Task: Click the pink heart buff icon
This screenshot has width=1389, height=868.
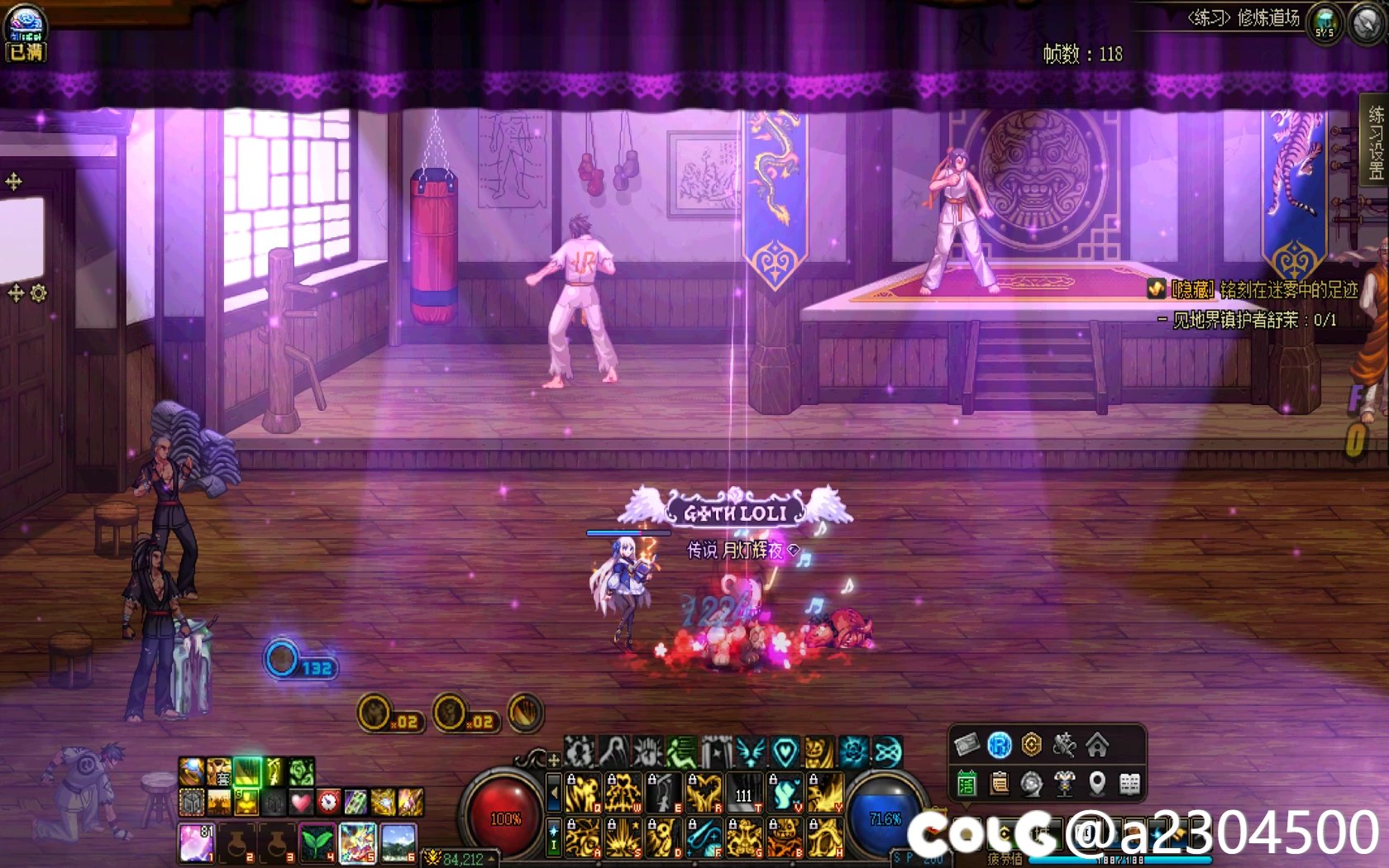Action: (x=300, y=801)
